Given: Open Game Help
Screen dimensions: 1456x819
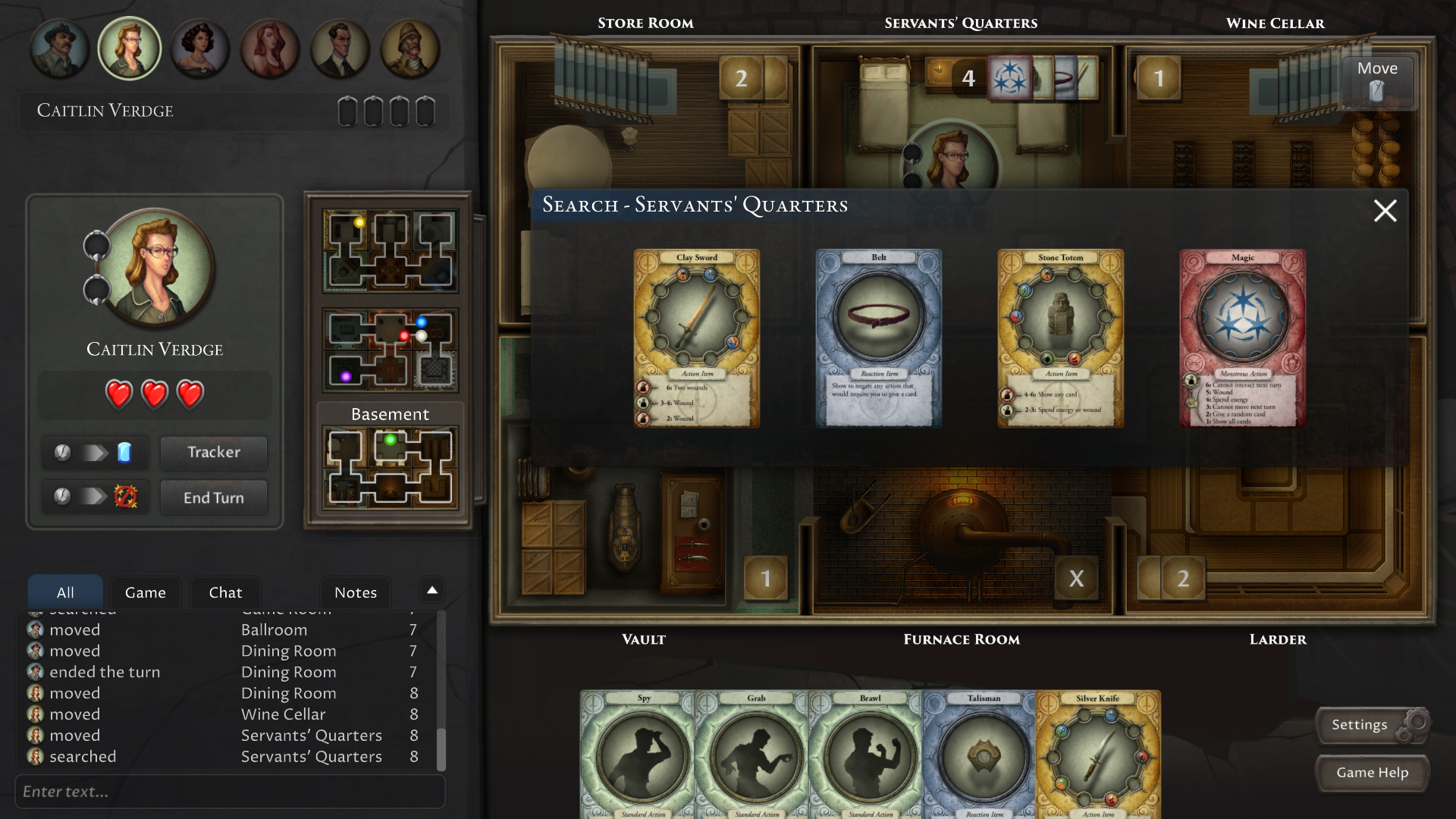Looking at the screenshot, I should [x=1372, y=773].
